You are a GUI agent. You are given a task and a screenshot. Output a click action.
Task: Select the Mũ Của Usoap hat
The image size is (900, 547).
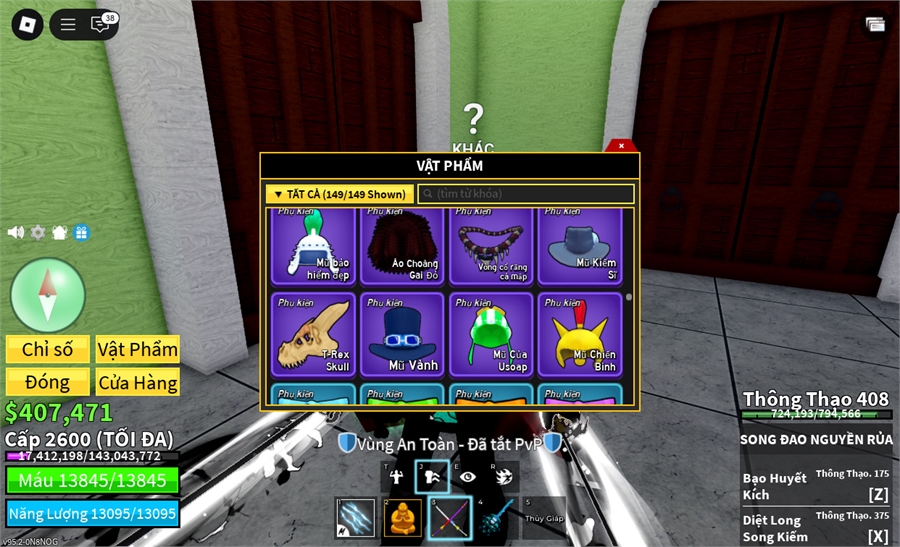coord(491,334)
